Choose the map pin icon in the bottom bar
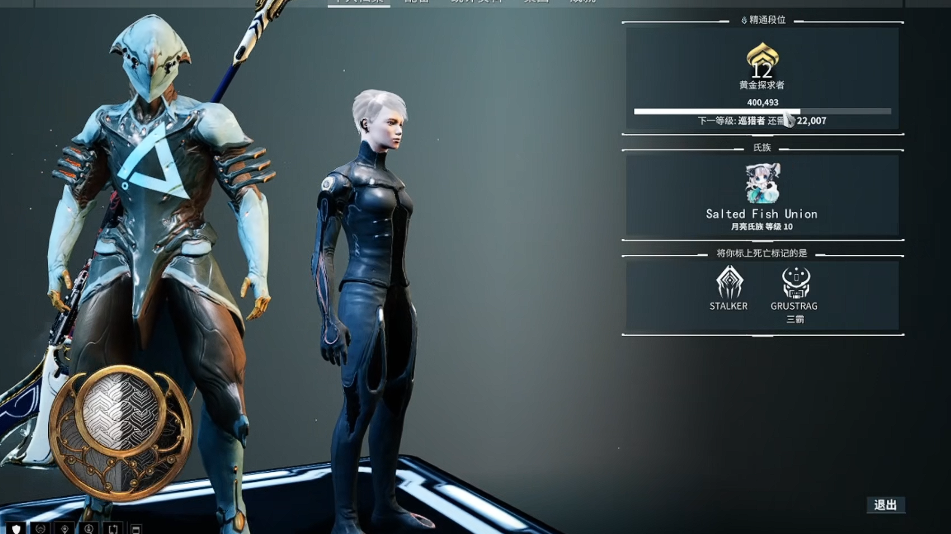951x534 pixels. click(65, 528)
